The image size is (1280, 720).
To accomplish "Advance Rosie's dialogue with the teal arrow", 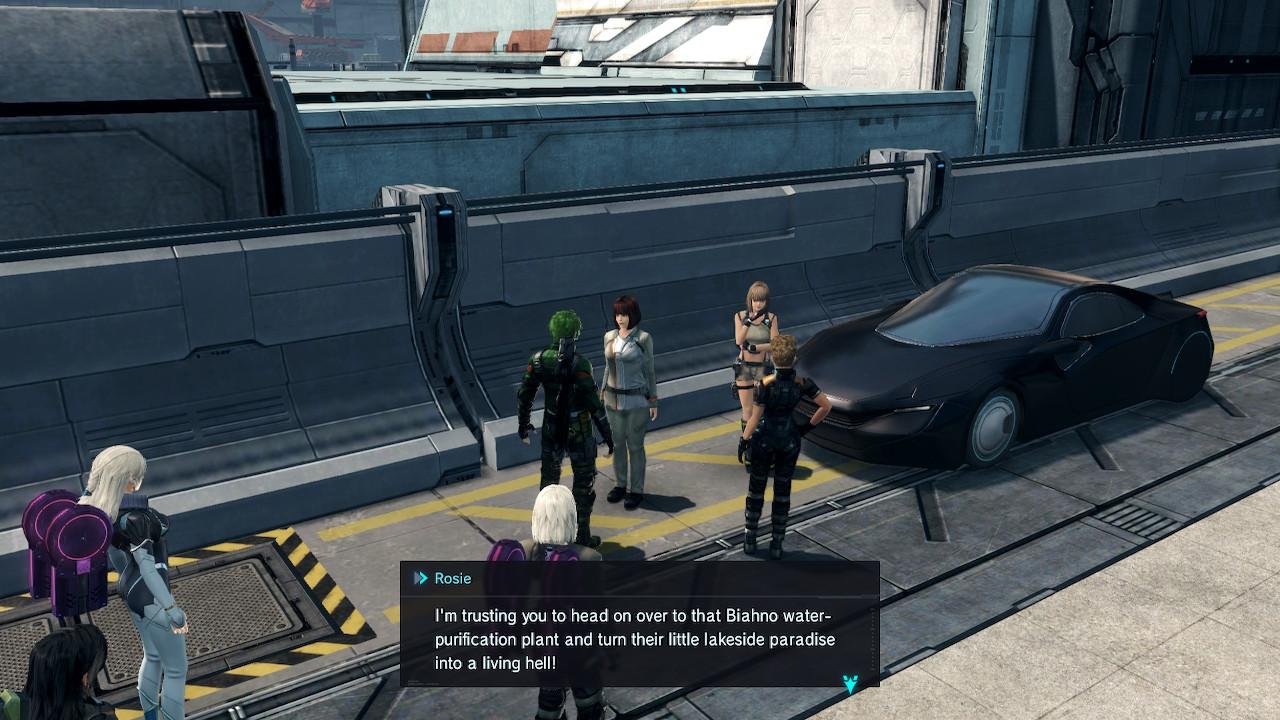I will tap(850, 683).
